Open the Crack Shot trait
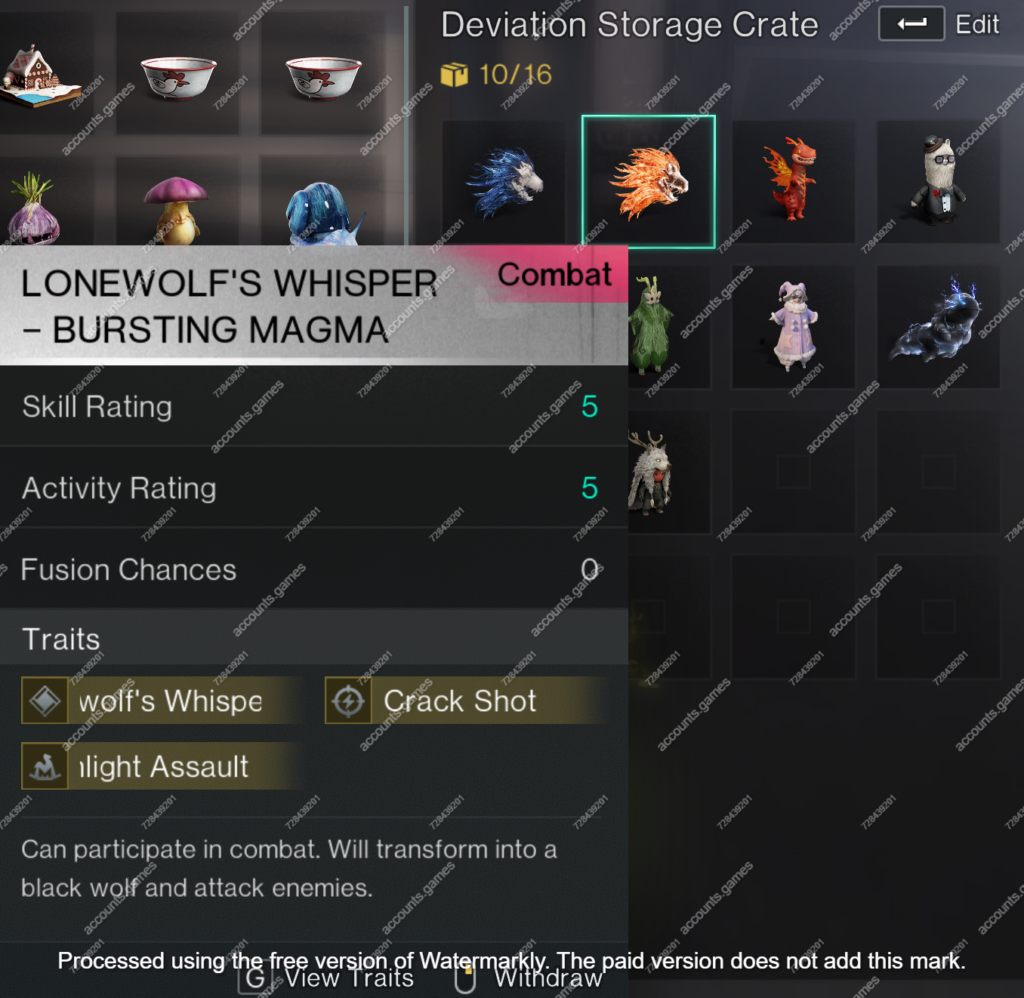Image resolution: width=1024 pixels, height=998 pixels. pyautogui.click(x=465, y=701)
